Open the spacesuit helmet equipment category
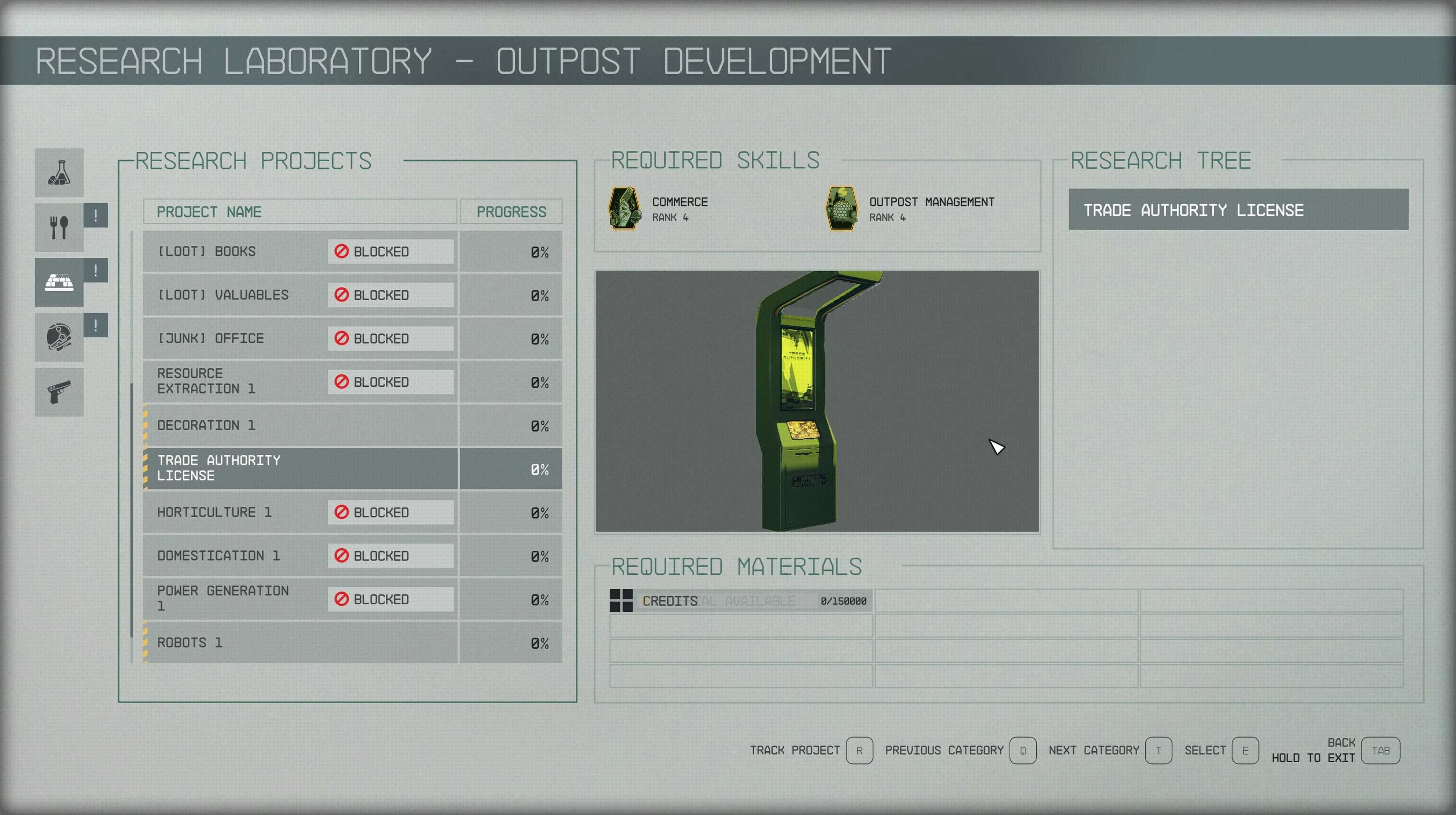The height and width of the screenshot is (815, 1456). point(59,337)
